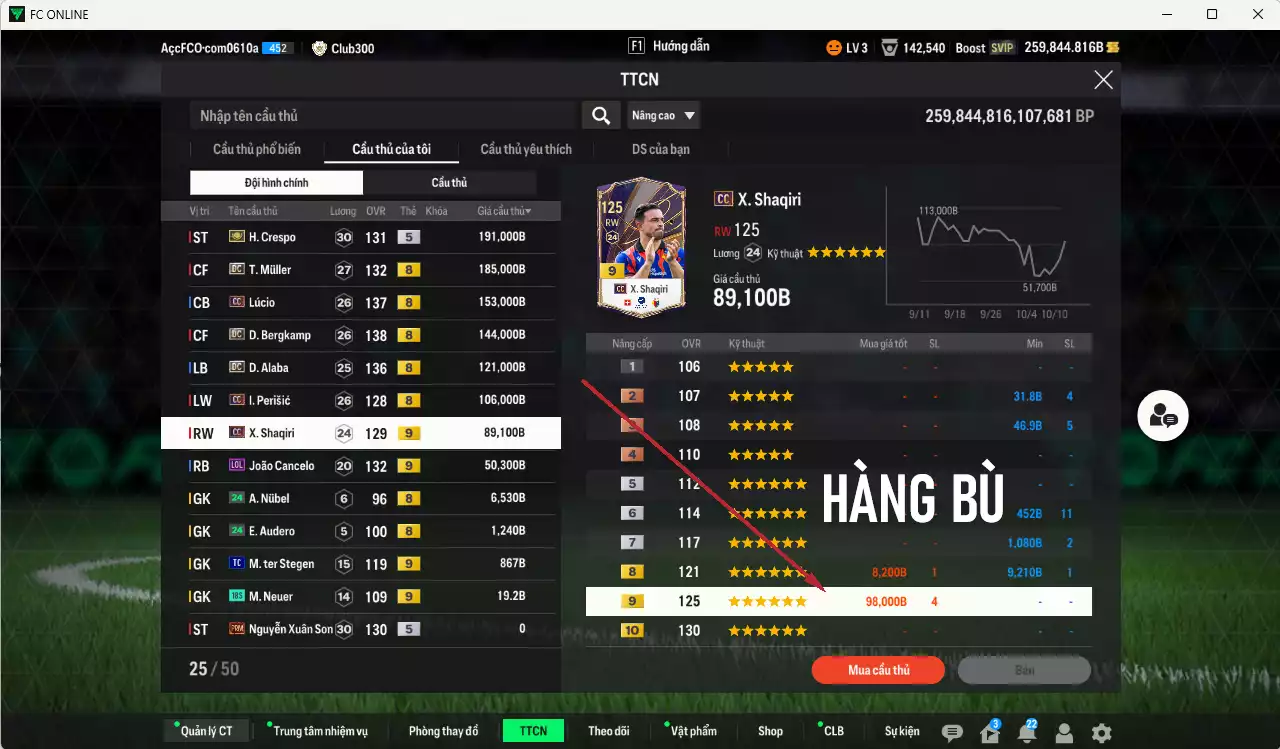The width and height of the screenshot is (1280, 749).
Task: Click the Nhập tên cầu thủ search field
Action: (380, 115)
